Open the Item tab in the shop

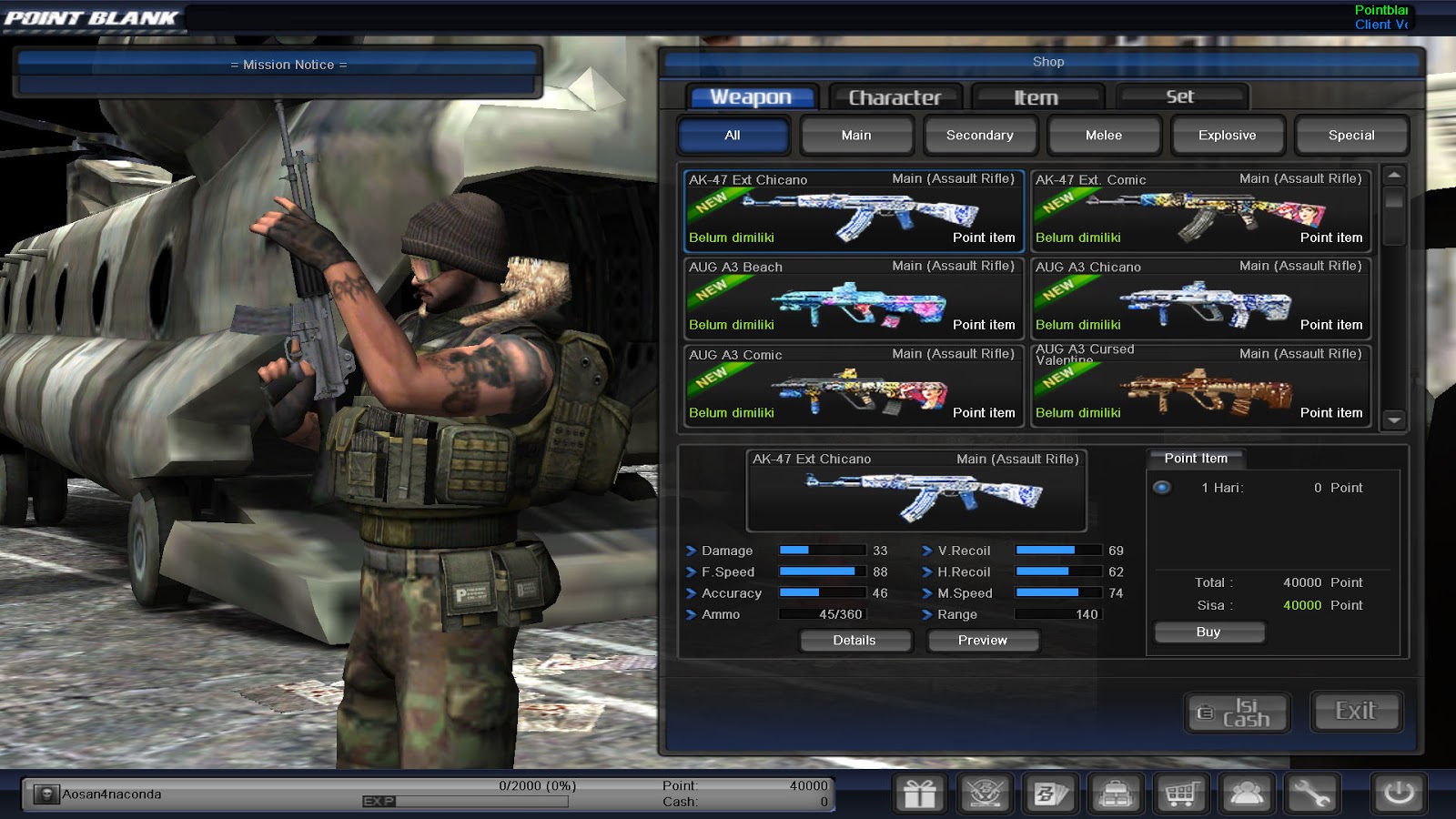[x=1036, y=96]
